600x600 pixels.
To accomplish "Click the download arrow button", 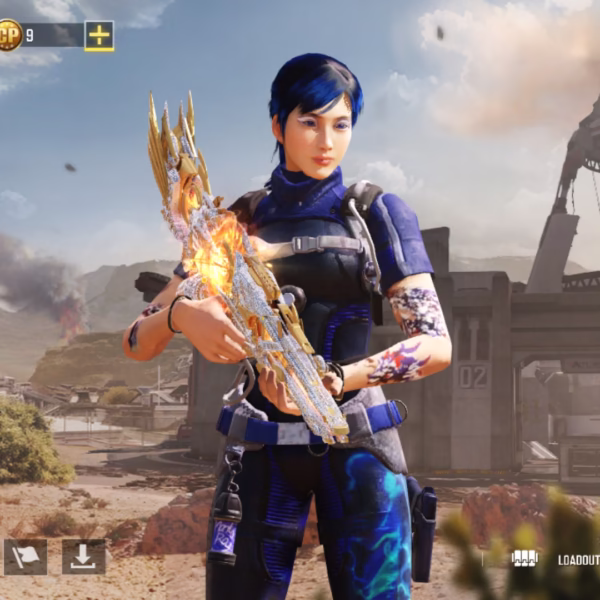I will [83, 557].
